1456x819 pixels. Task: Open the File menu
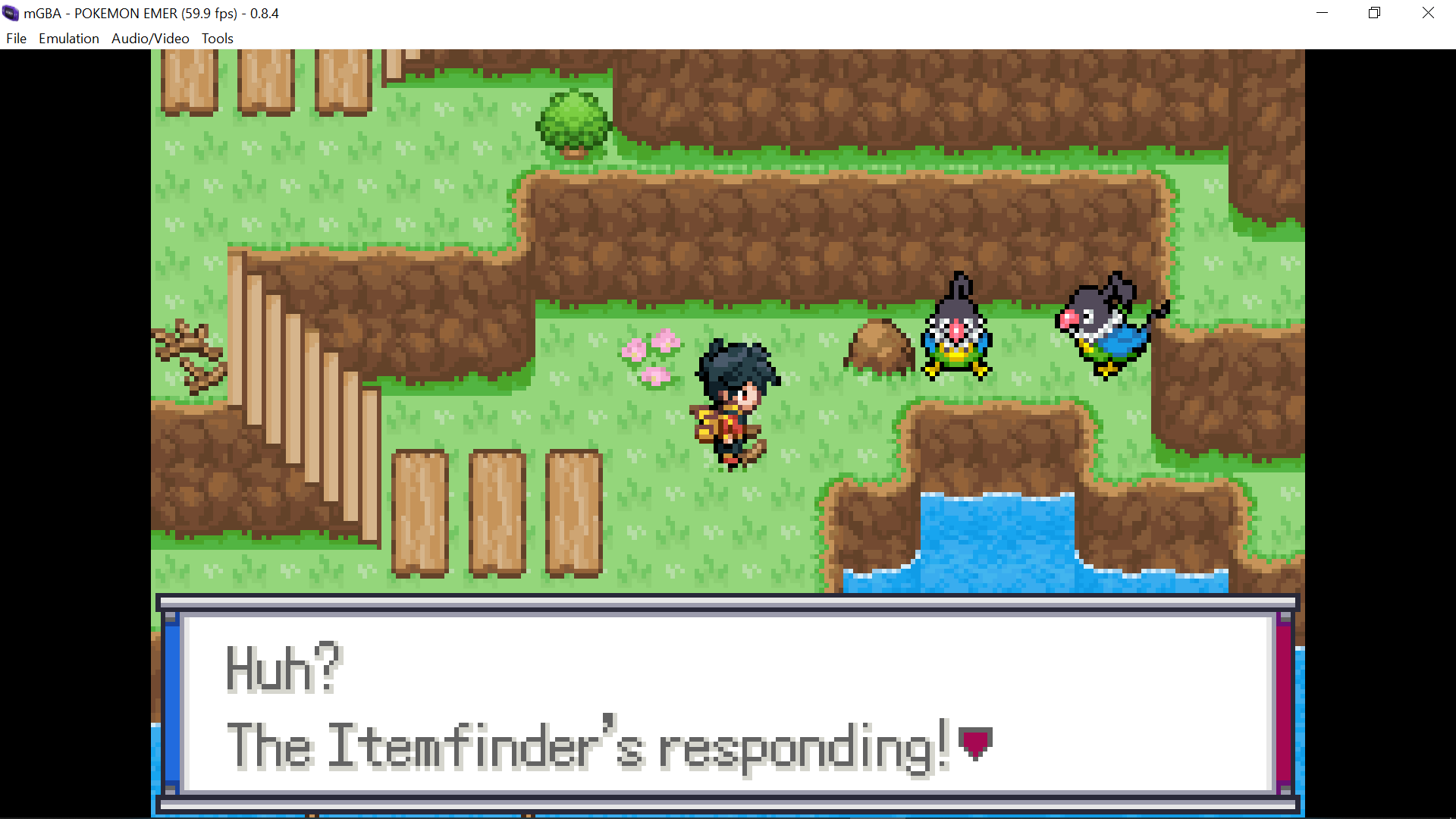[x=15, y=38]
